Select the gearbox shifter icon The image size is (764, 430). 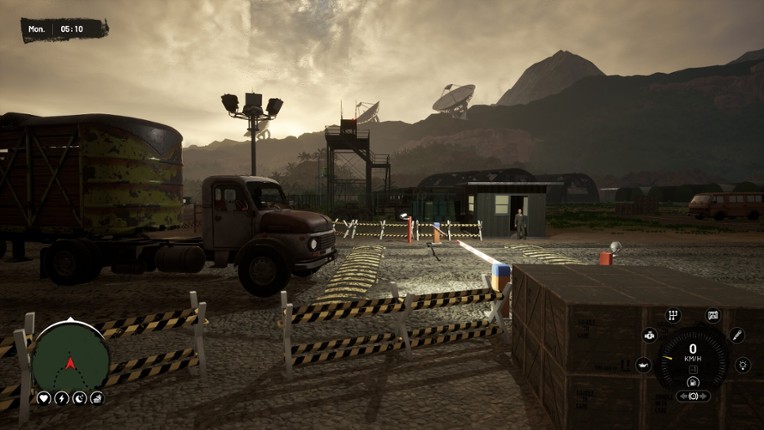(672, 316)
